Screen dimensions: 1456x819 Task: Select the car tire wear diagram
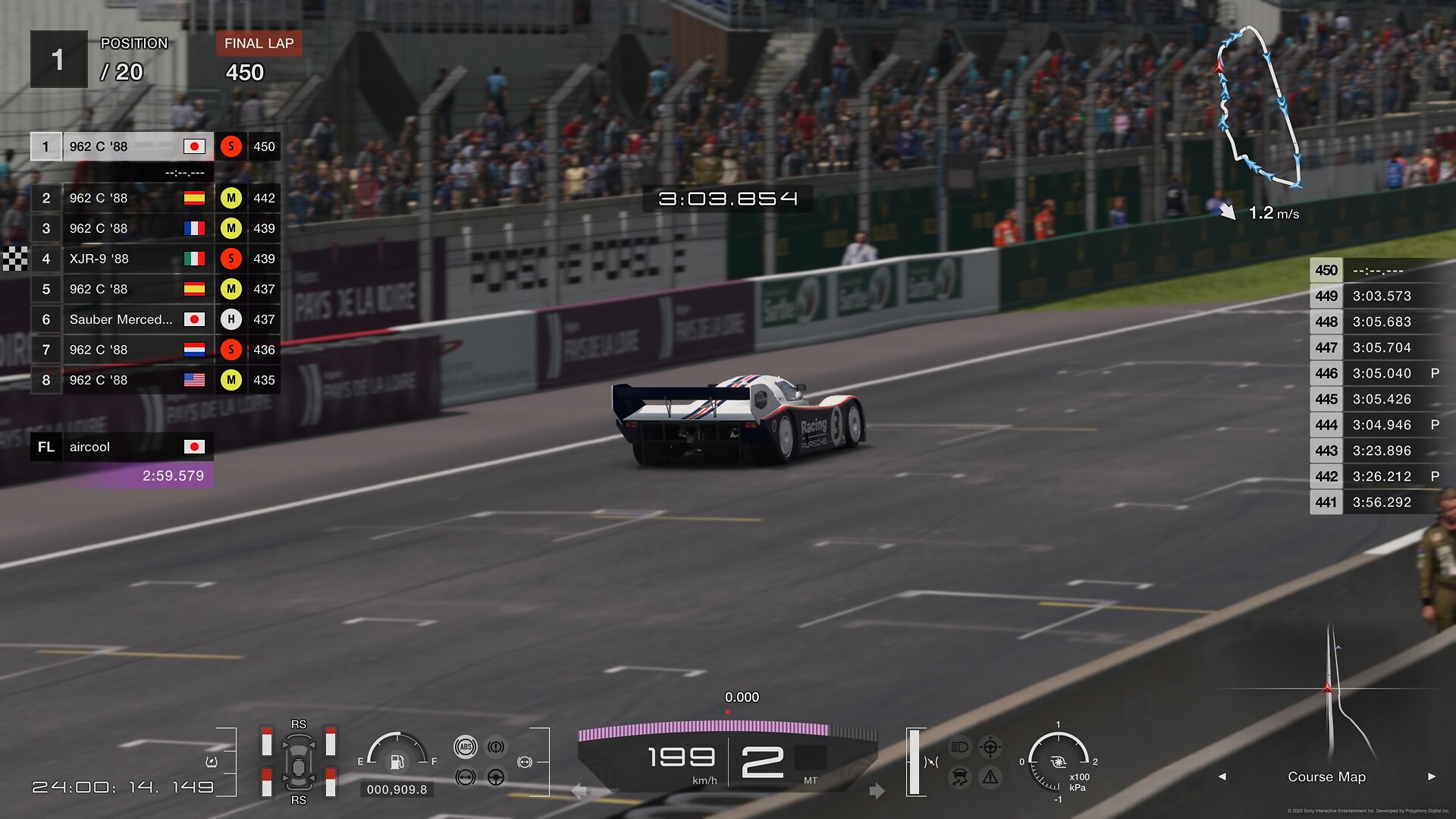click(298, 762)
